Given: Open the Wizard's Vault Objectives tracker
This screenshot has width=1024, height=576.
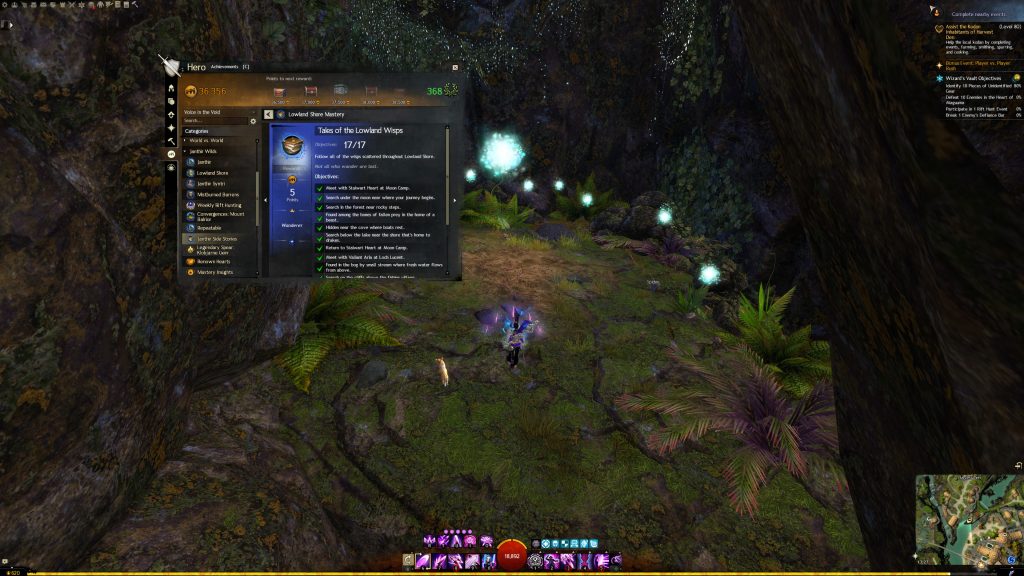Looking at the screenshot, I should pos(975,77).
